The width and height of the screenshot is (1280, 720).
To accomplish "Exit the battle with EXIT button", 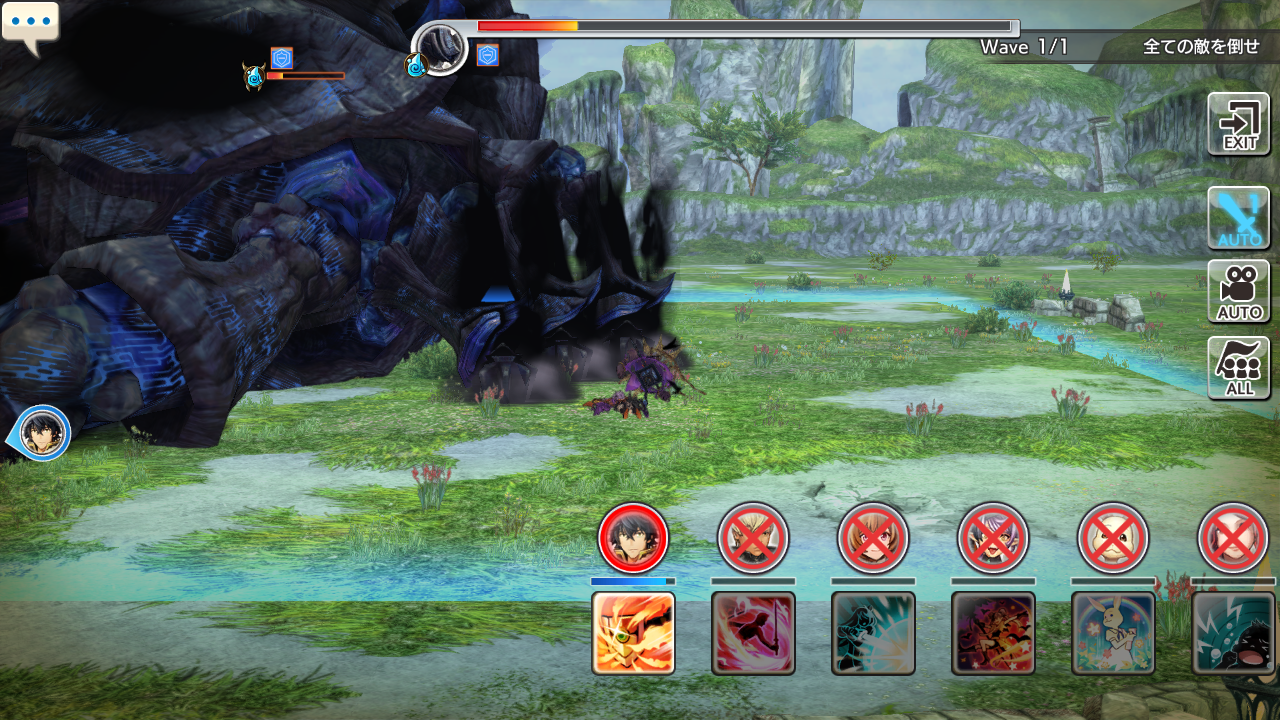I will [x=1239, y=124].
